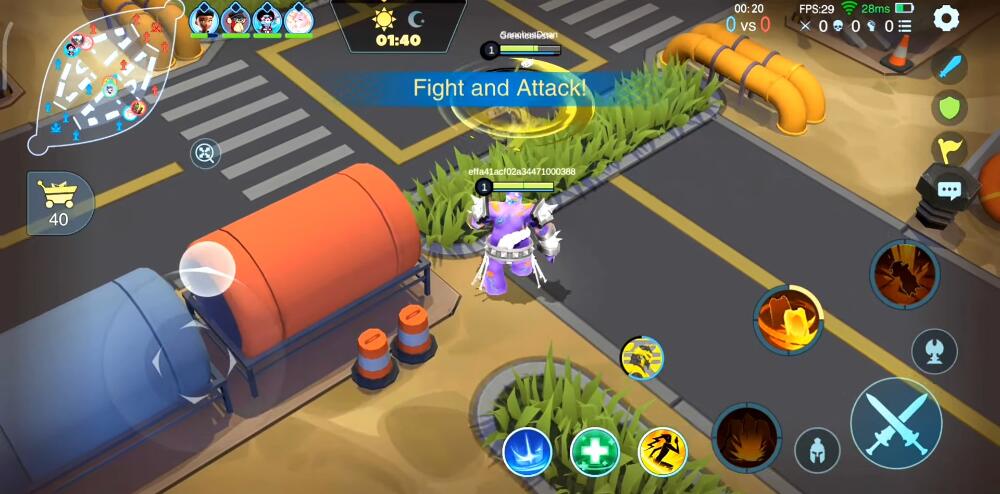The width and height of the screenshot is (1000, 494).
Task: Toggle the magnifier map view button
Action: (x=205, y=153)
